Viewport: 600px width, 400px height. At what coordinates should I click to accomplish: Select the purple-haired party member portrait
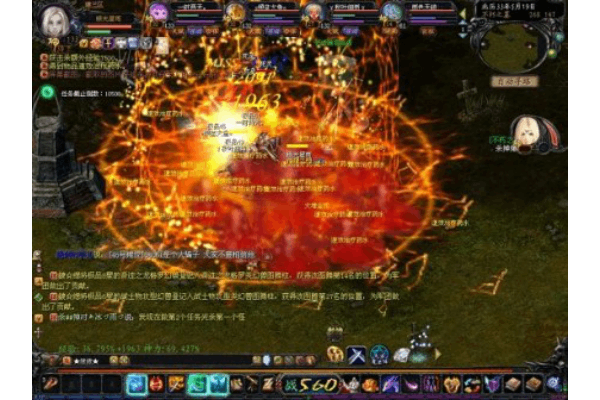(158, 12)
